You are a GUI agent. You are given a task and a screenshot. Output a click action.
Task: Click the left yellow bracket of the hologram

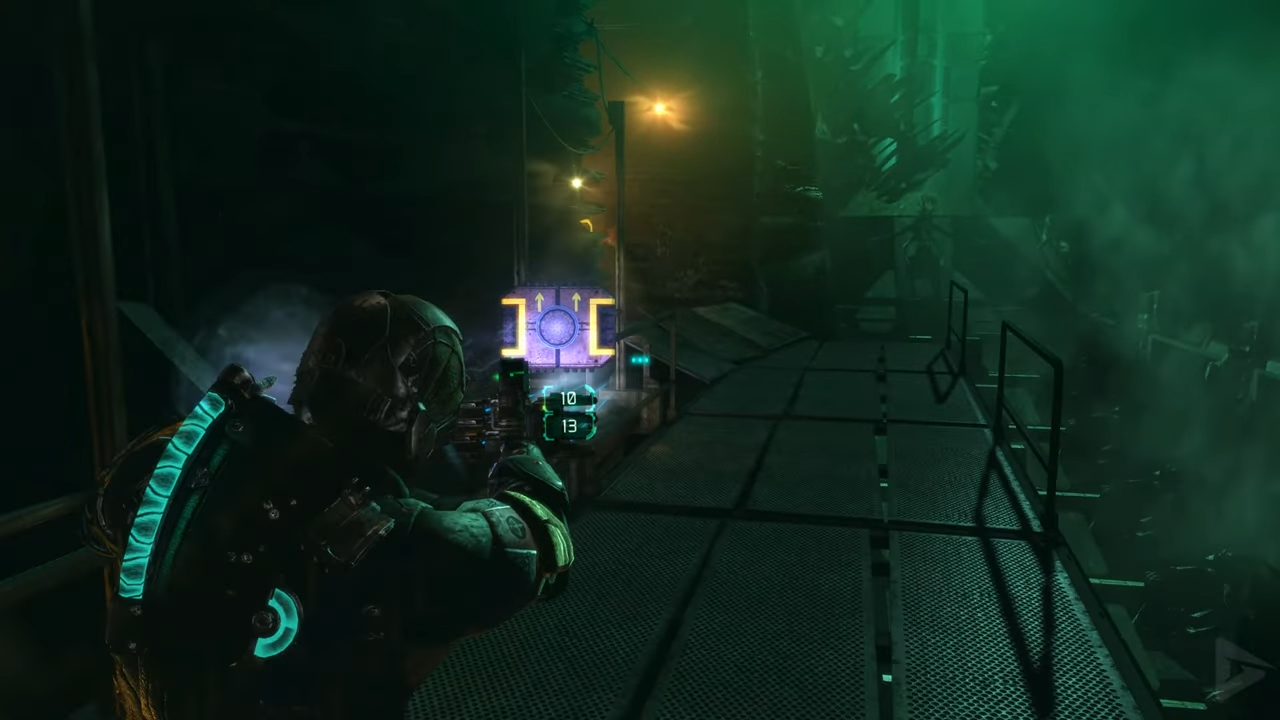point(512,325)
